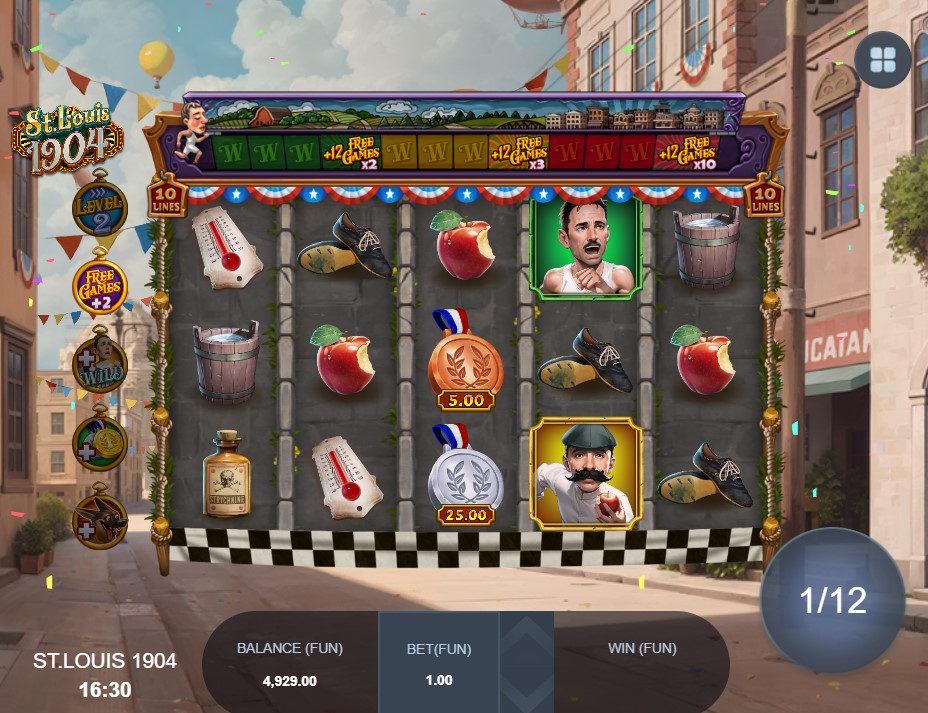Select the Free Games +2 medallion
Viewport: 928px width, 713px height.
(x=100, y=287)
